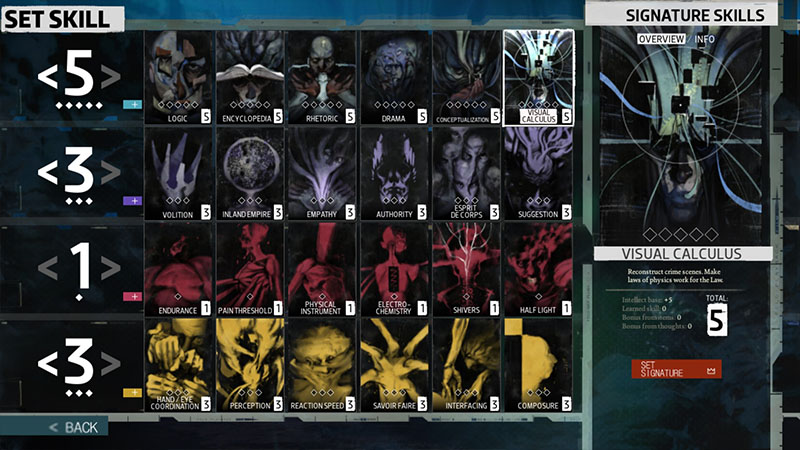The width and height of the screenshot is (800, 450).
Task: Pick the Perception skill card
Action: pyautogui.click(x=250, y=364)
